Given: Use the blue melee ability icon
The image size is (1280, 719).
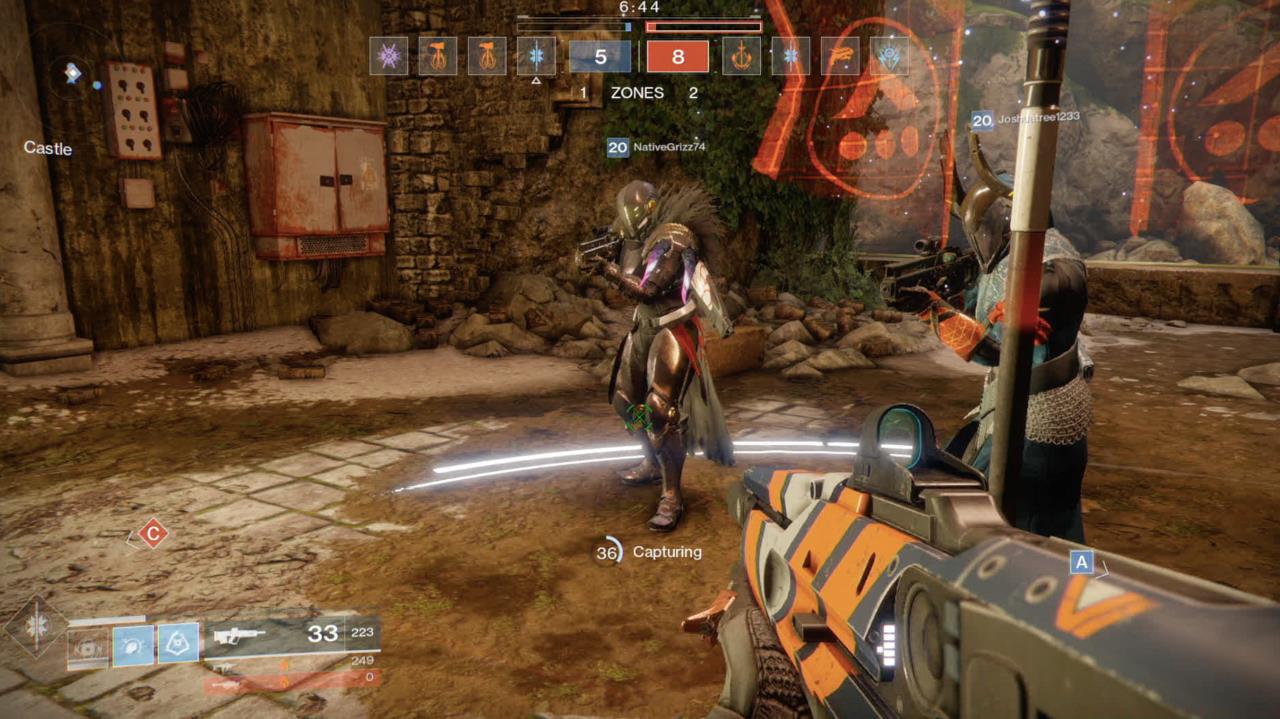Looking at the screenshot, I should [x=133, y=646].
